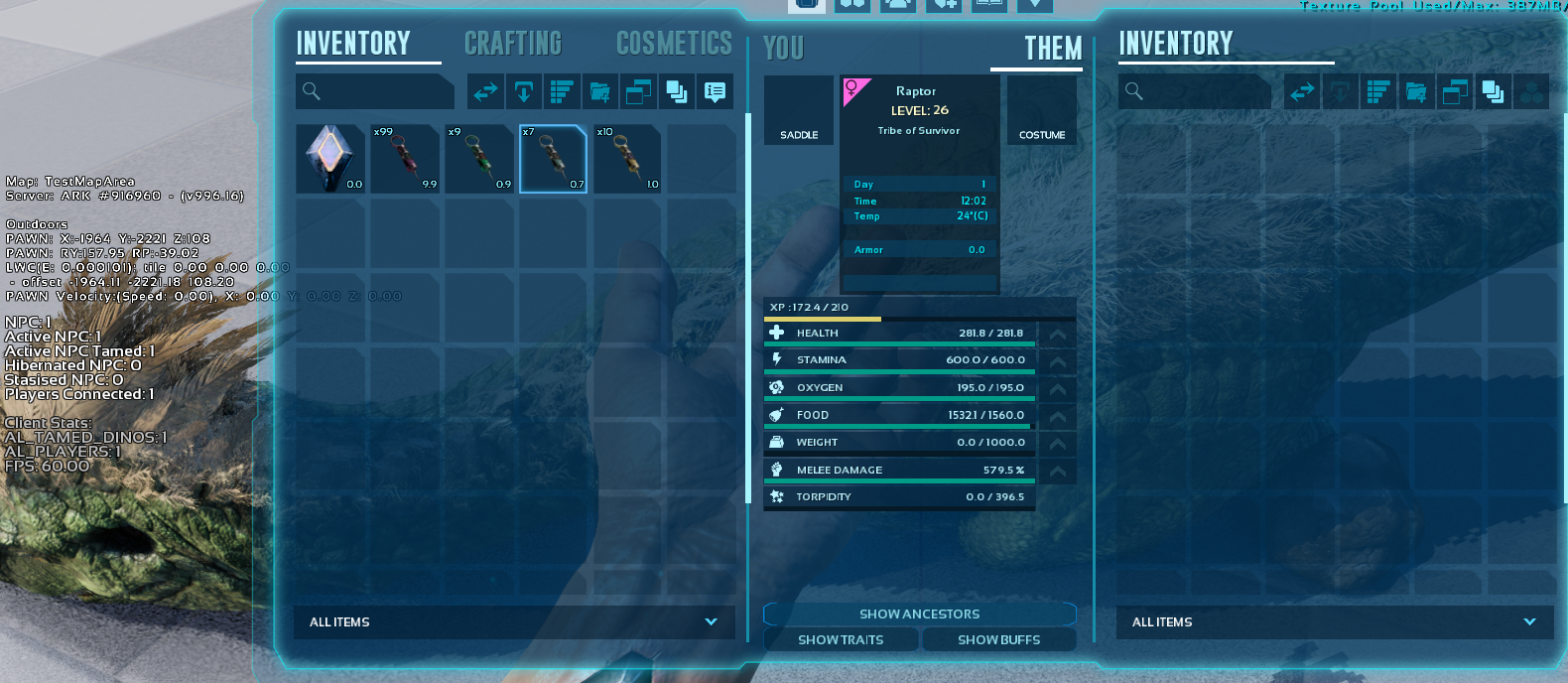Create new folder in player inventory
The height and width of the screenshot is (683, 1568).
pyautogui.click(x=600, y=92)
